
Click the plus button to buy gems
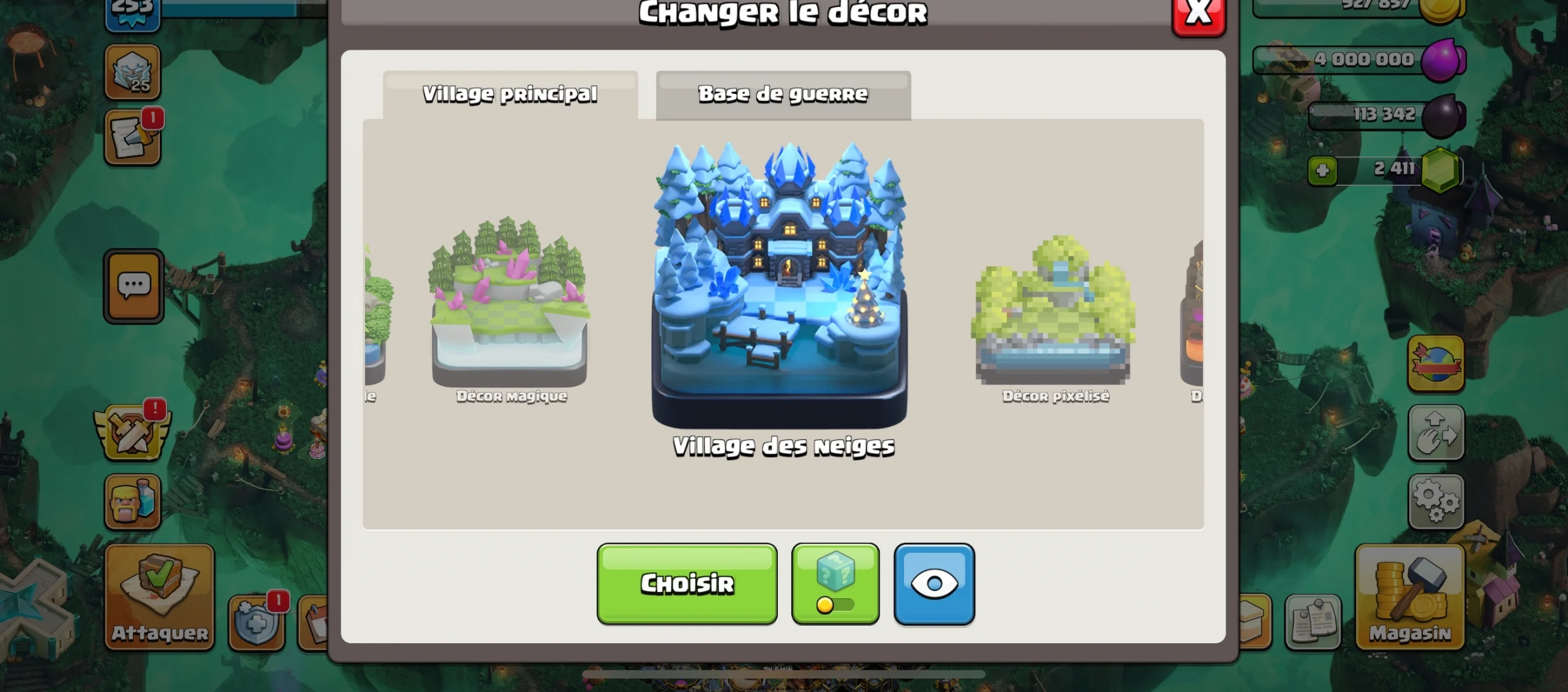point(1323,170)
